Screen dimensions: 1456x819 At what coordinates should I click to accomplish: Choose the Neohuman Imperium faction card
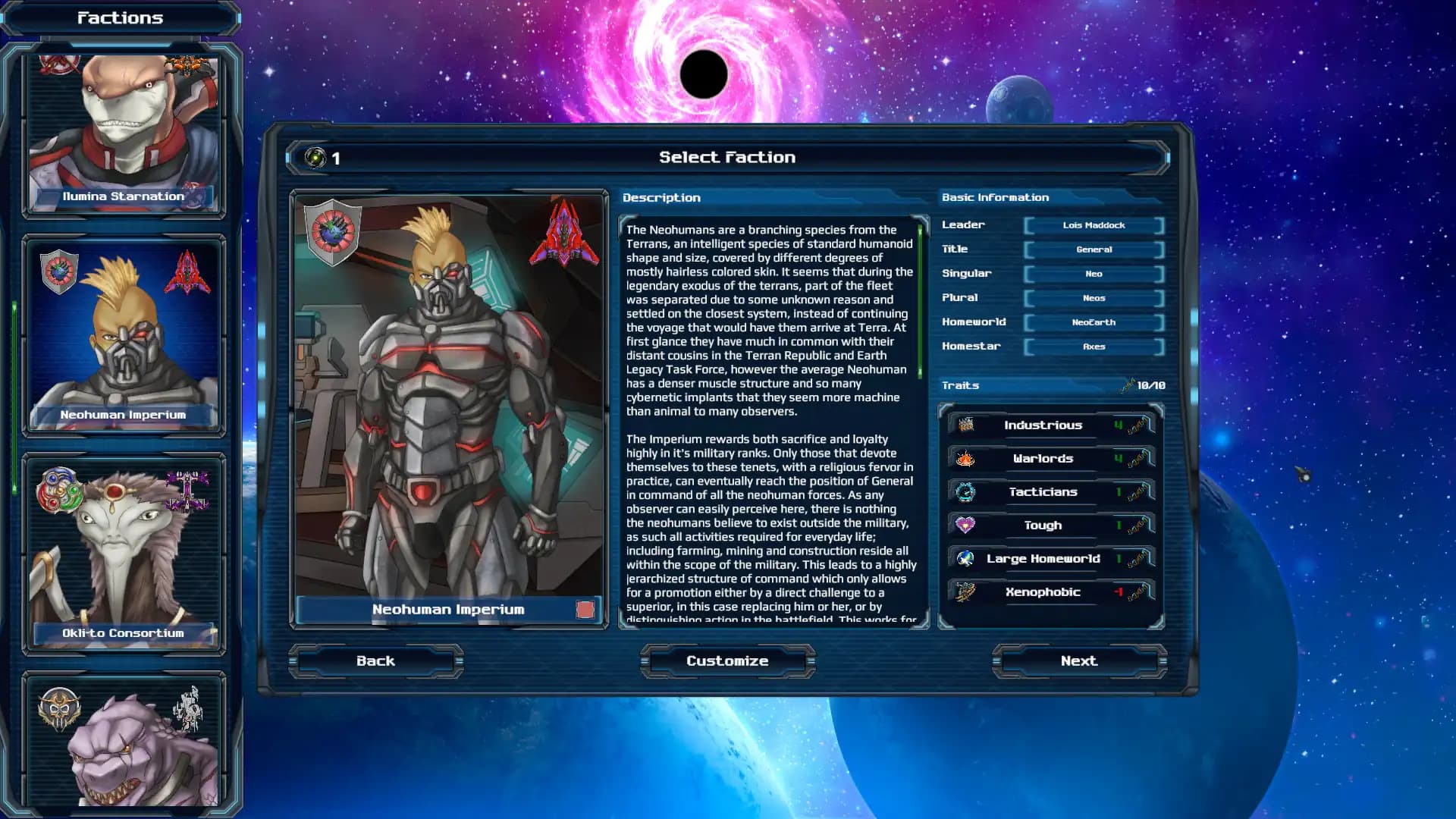click(124, 337)
